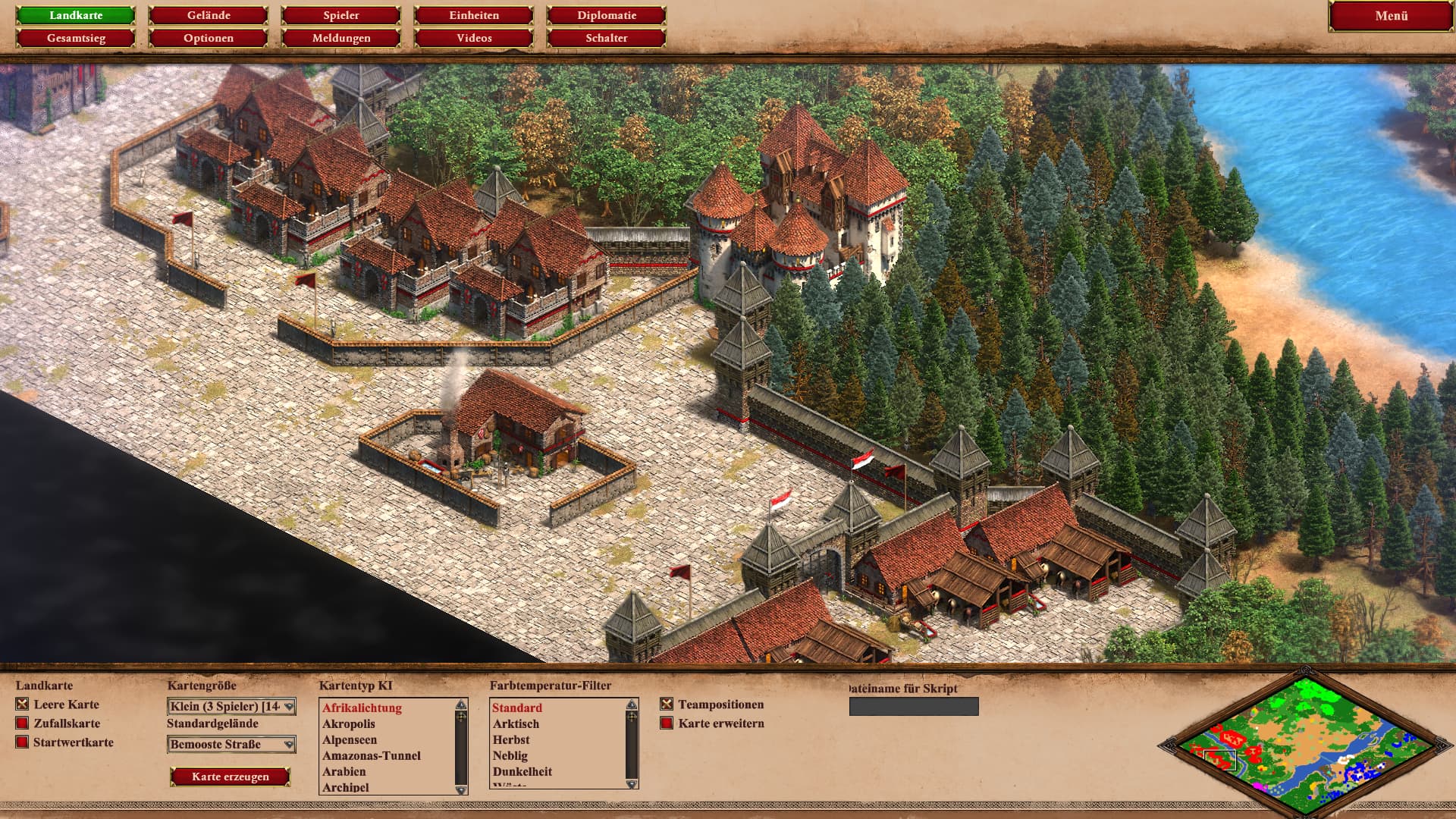Open the Schalter triggers tab
Image resolution: width=1456 pixels, height=819 pixels.
[607, 38]
